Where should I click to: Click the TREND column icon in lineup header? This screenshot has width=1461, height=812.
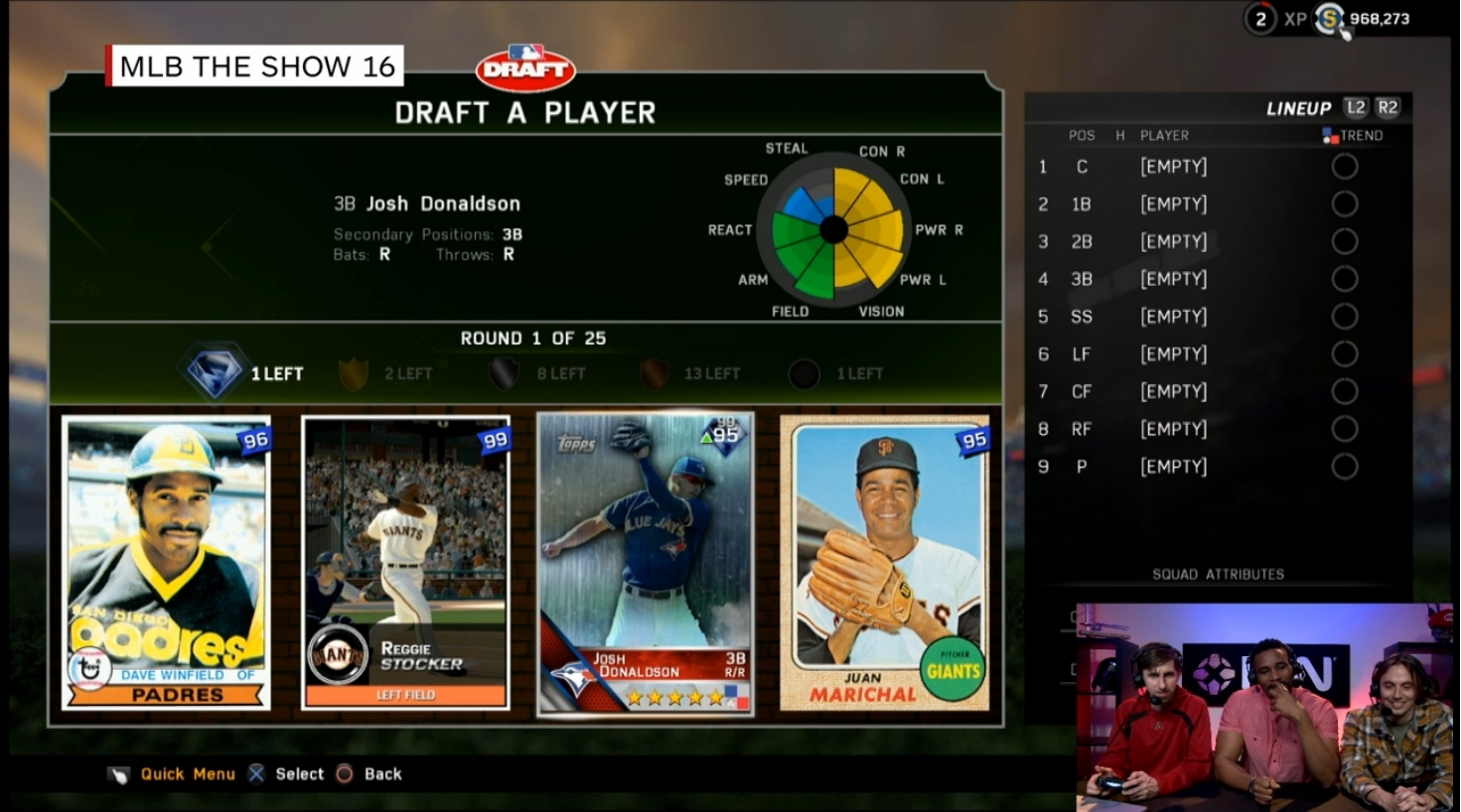click(1332, 135)
